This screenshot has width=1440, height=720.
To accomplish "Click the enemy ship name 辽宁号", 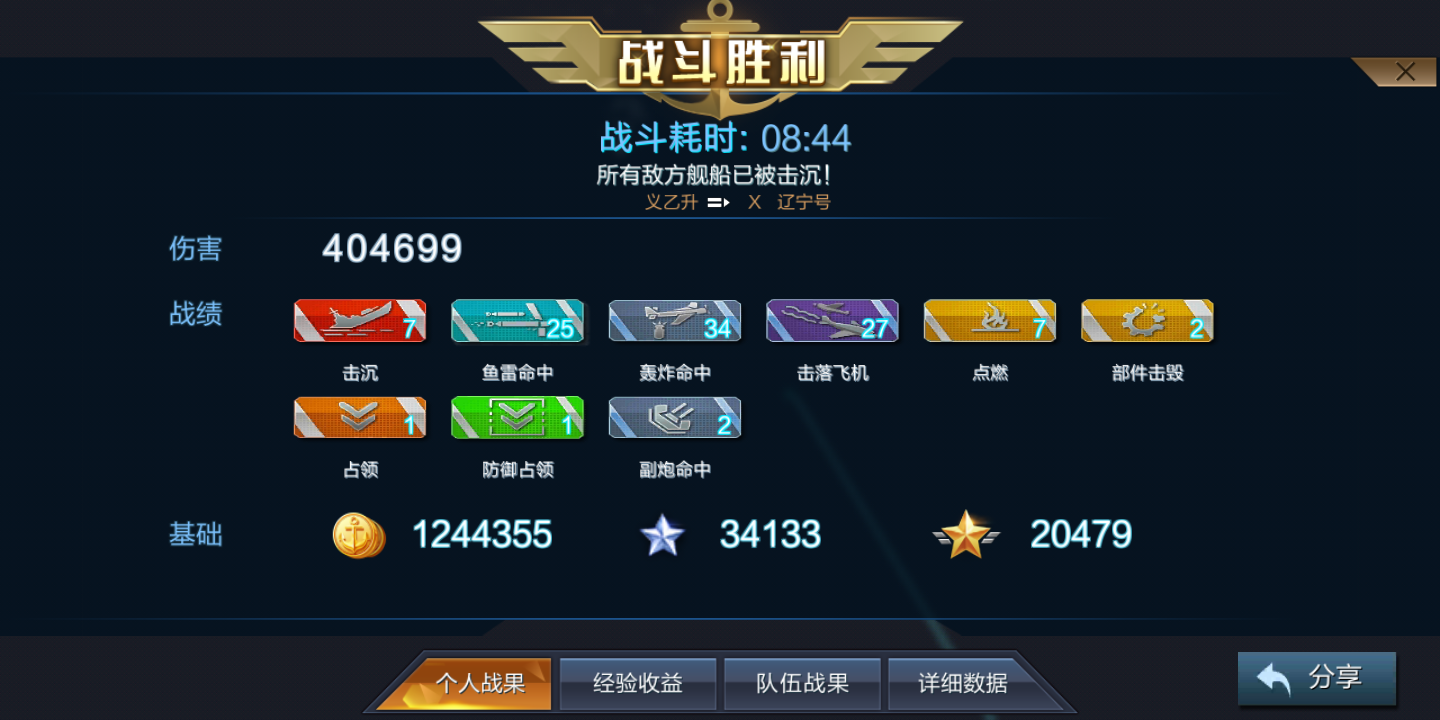I will pos(804,202).
